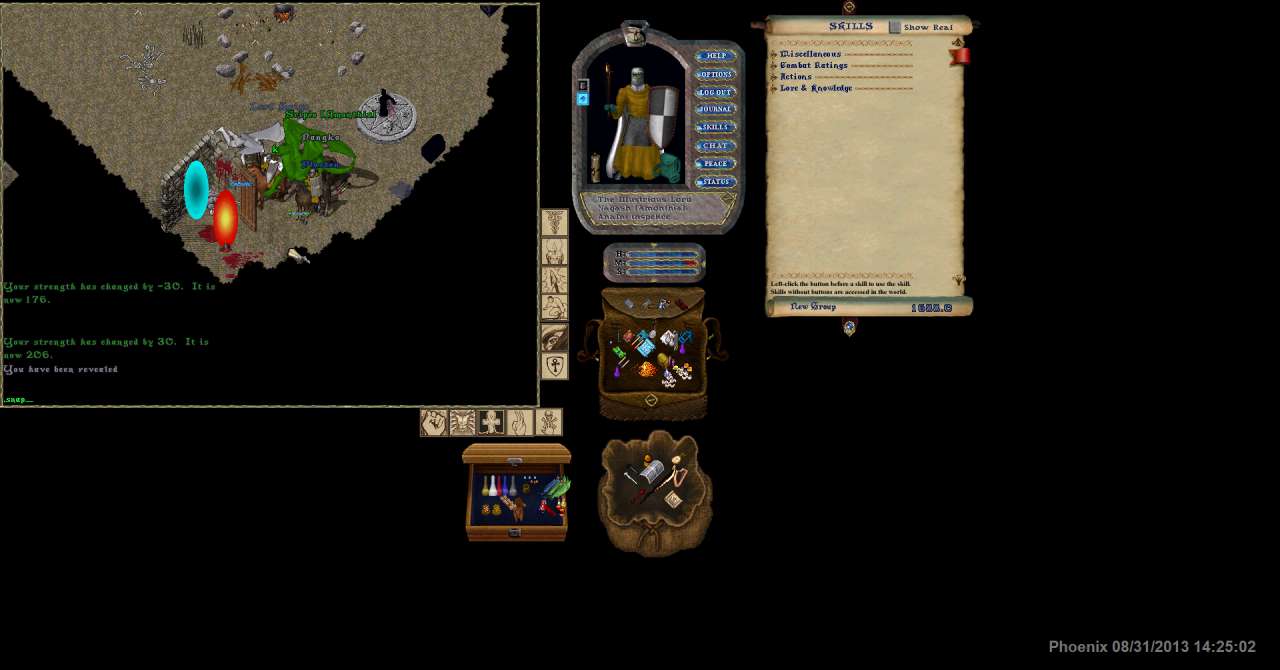
Task: Toggle Peace mode on the paperdoll
Action: coord(716,164)
